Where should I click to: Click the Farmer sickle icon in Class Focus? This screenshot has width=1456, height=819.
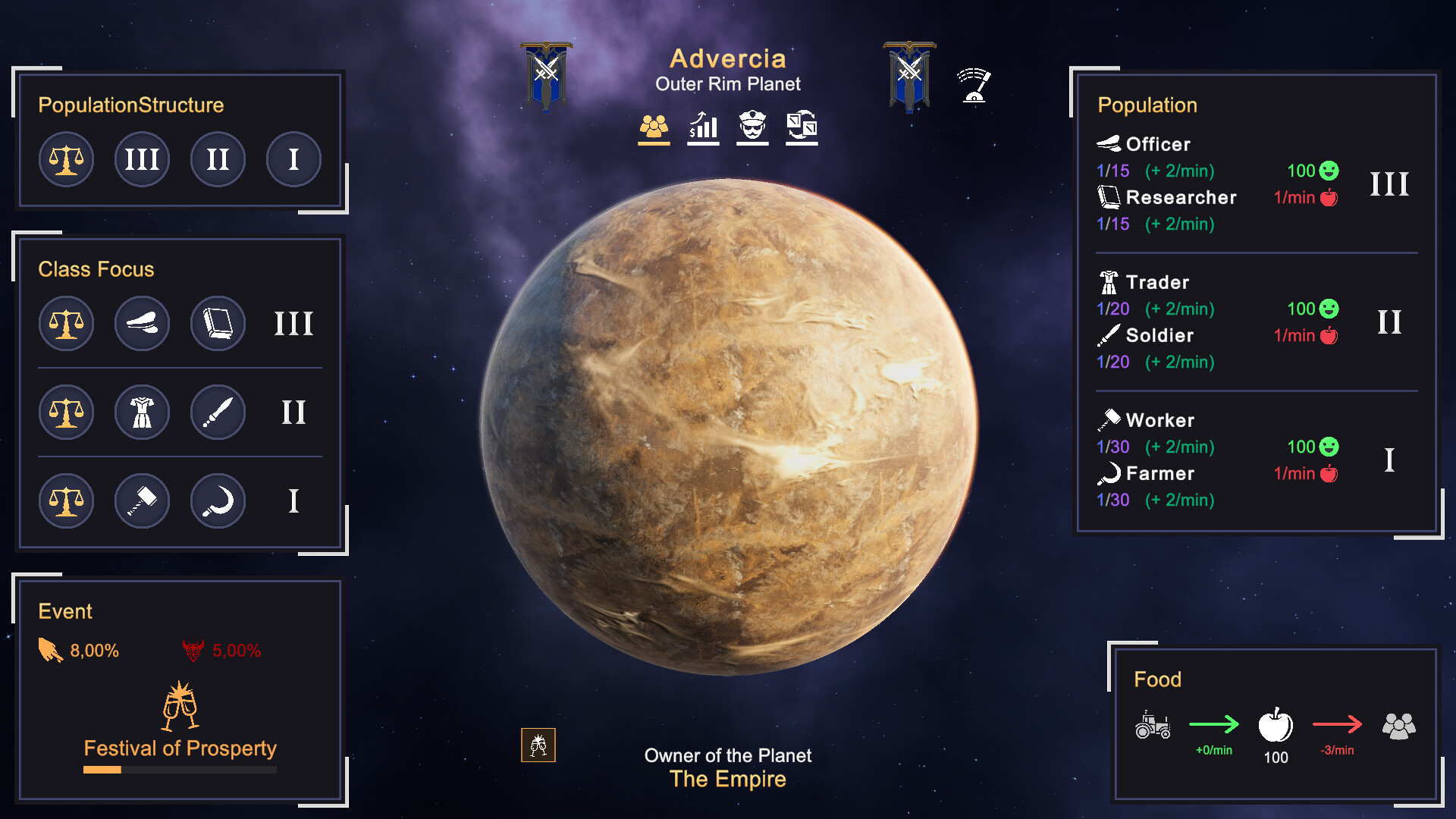click(x=218, y=500)
